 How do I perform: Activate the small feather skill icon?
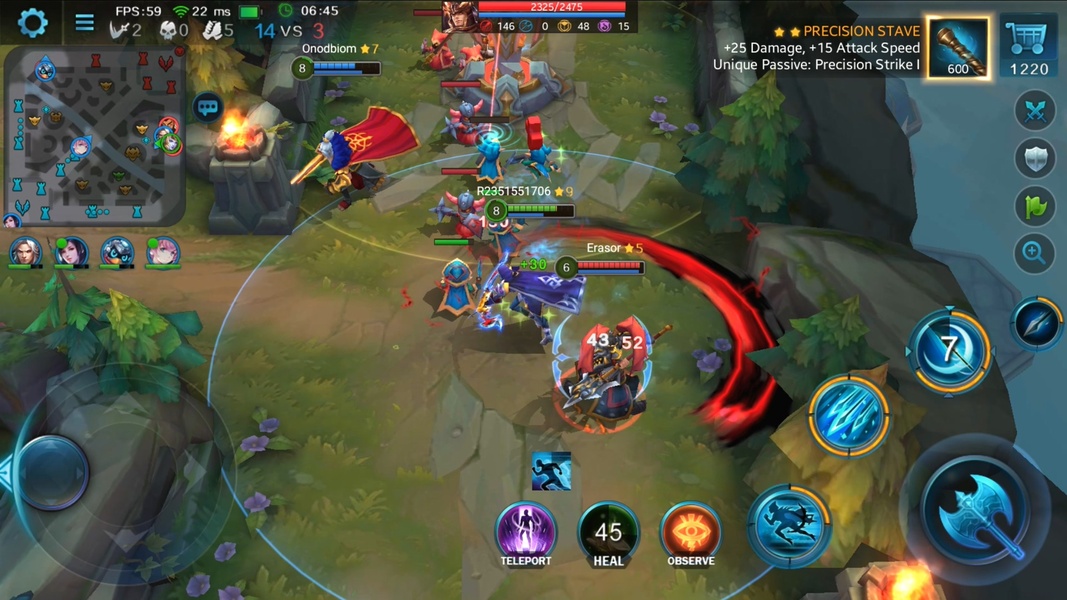(1037, 323)
